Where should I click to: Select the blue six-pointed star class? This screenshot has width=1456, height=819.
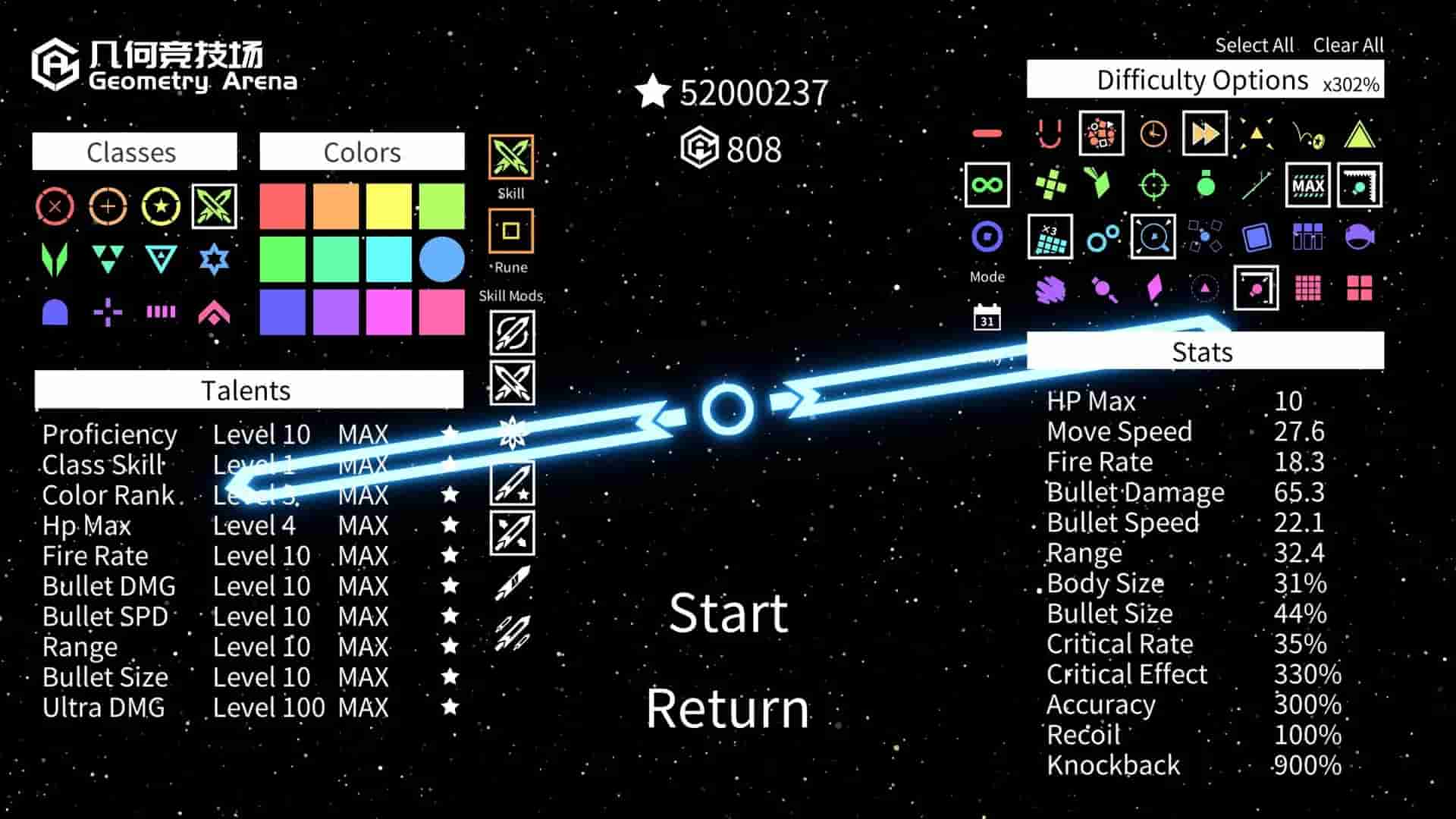[x=214, y=259]
